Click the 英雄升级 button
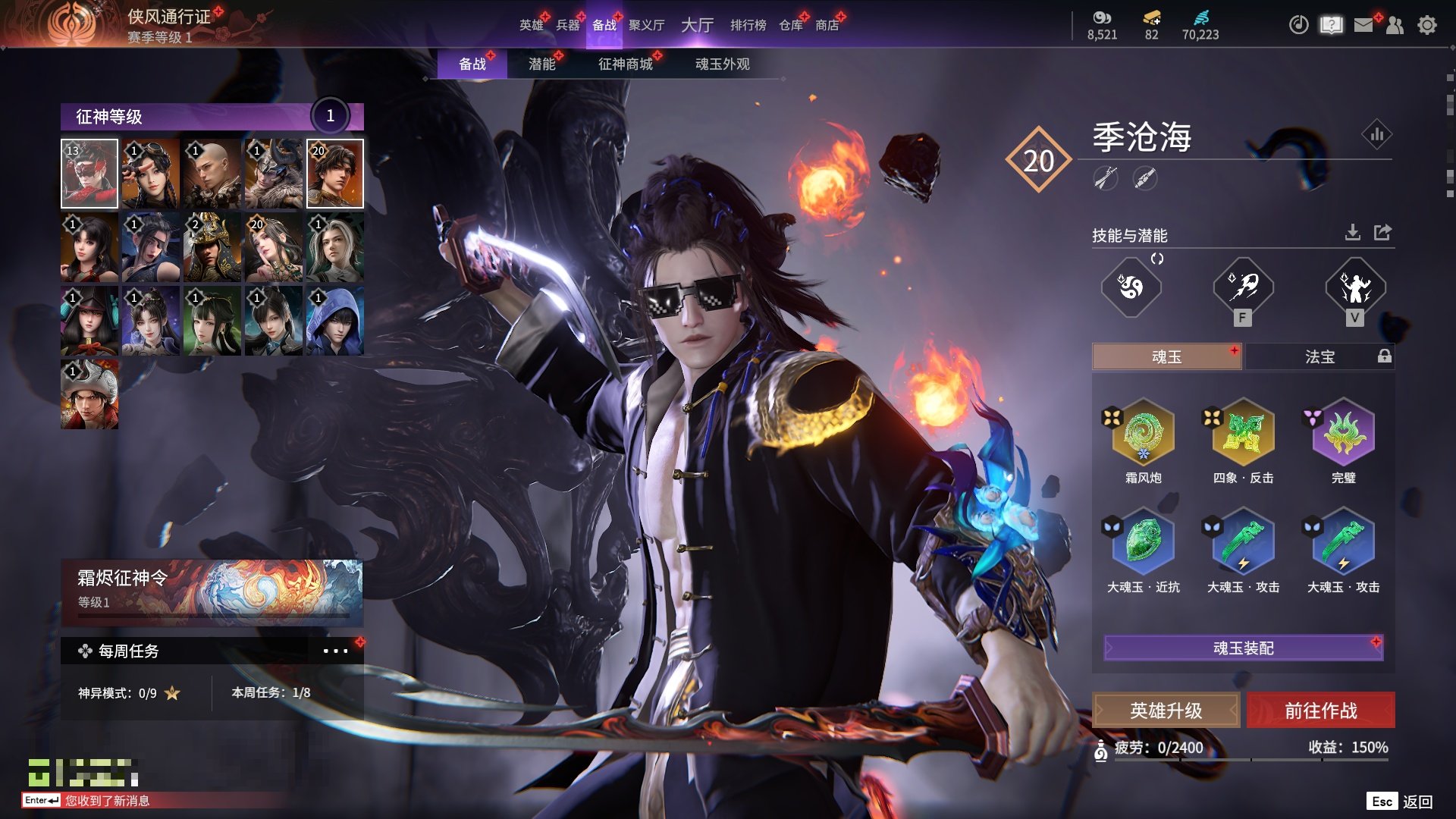The image size is (1456, 819). tap(1166, 711)
